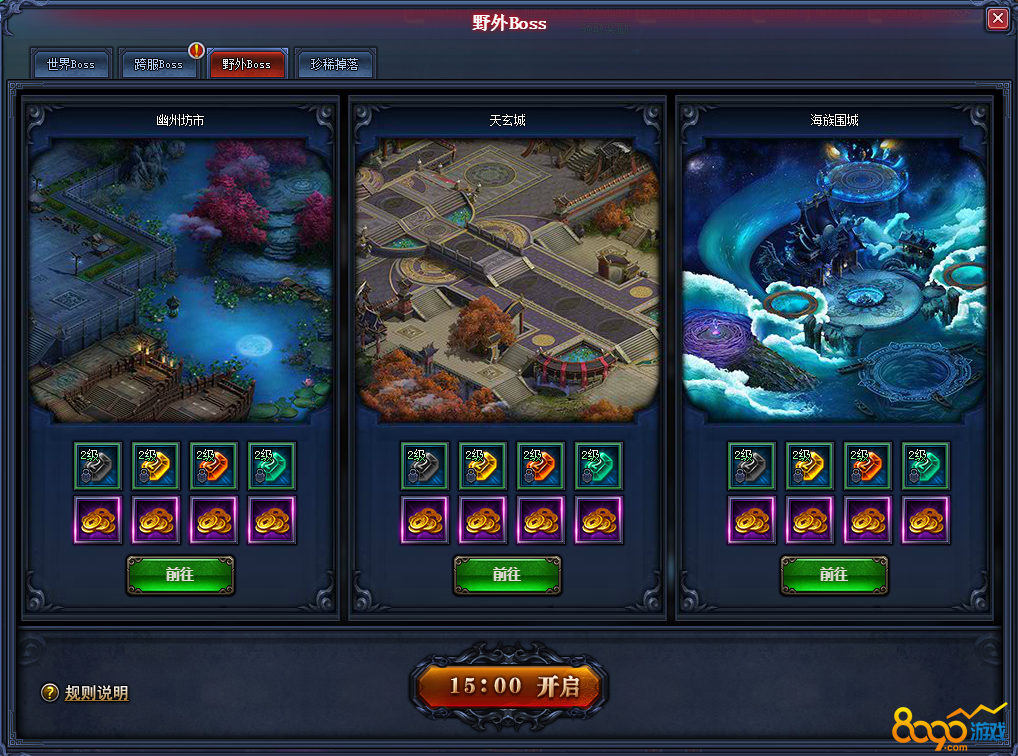Switch to the 世界Boss tab
The image size is (1018, 756).
(x=71, y=64)
